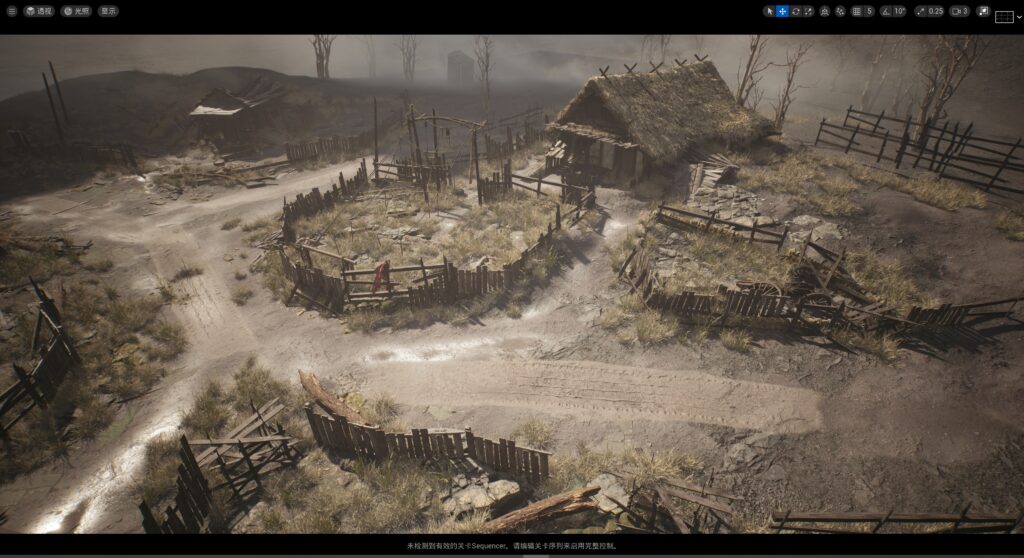This screenshot has width=1024, height=558.
Task: Click the maximize viewport toggle icon
Action: [983, 11]
